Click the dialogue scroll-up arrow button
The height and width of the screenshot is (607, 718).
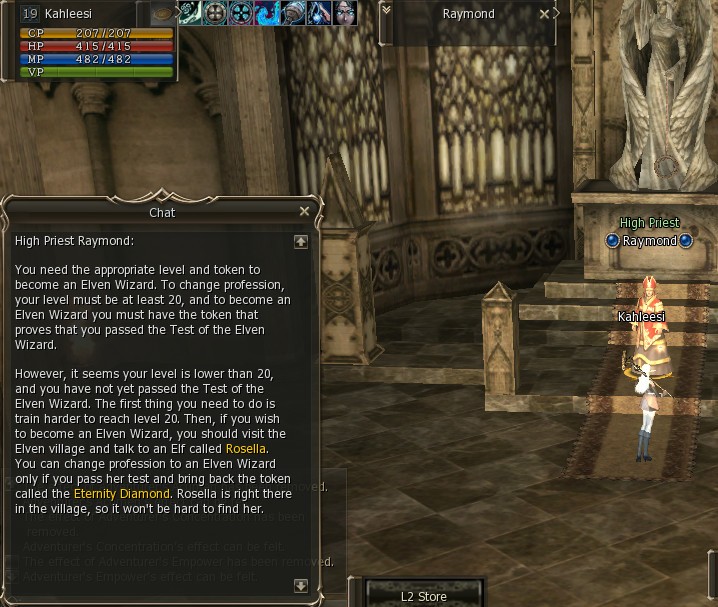click(301, 242)
